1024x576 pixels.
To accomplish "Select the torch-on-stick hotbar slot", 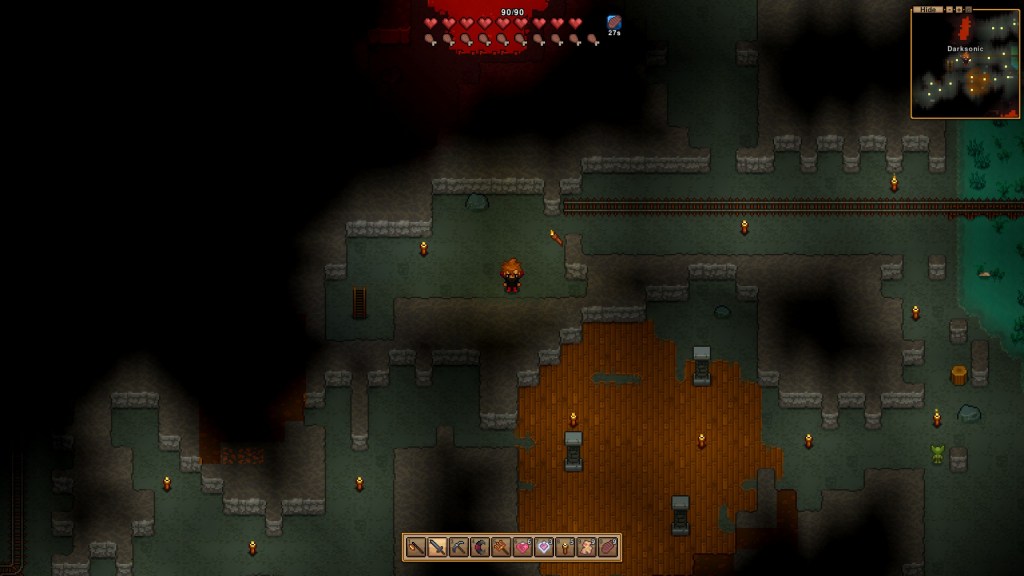I will [416, 547].
